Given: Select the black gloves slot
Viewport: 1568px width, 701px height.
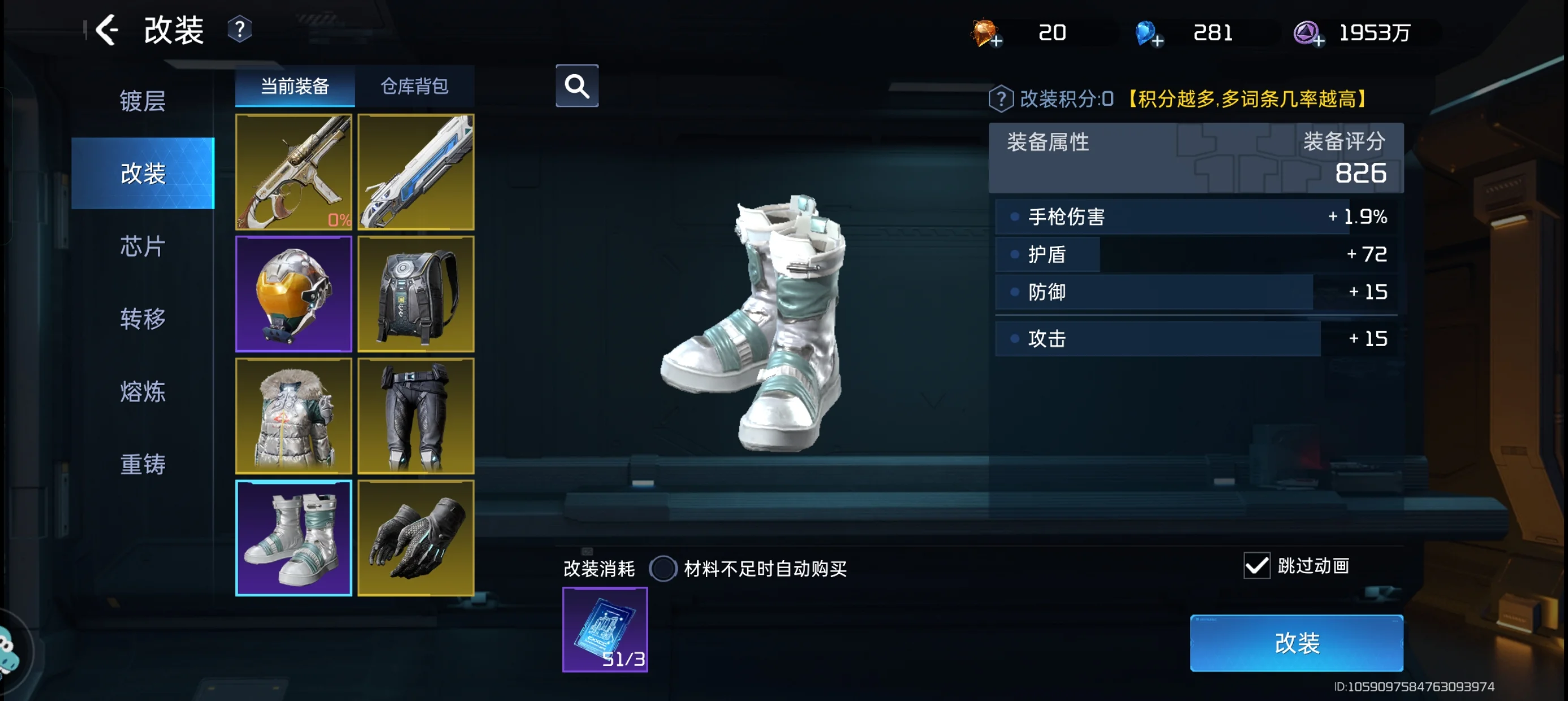Looking at the screenshot, I should coord(416,538).
